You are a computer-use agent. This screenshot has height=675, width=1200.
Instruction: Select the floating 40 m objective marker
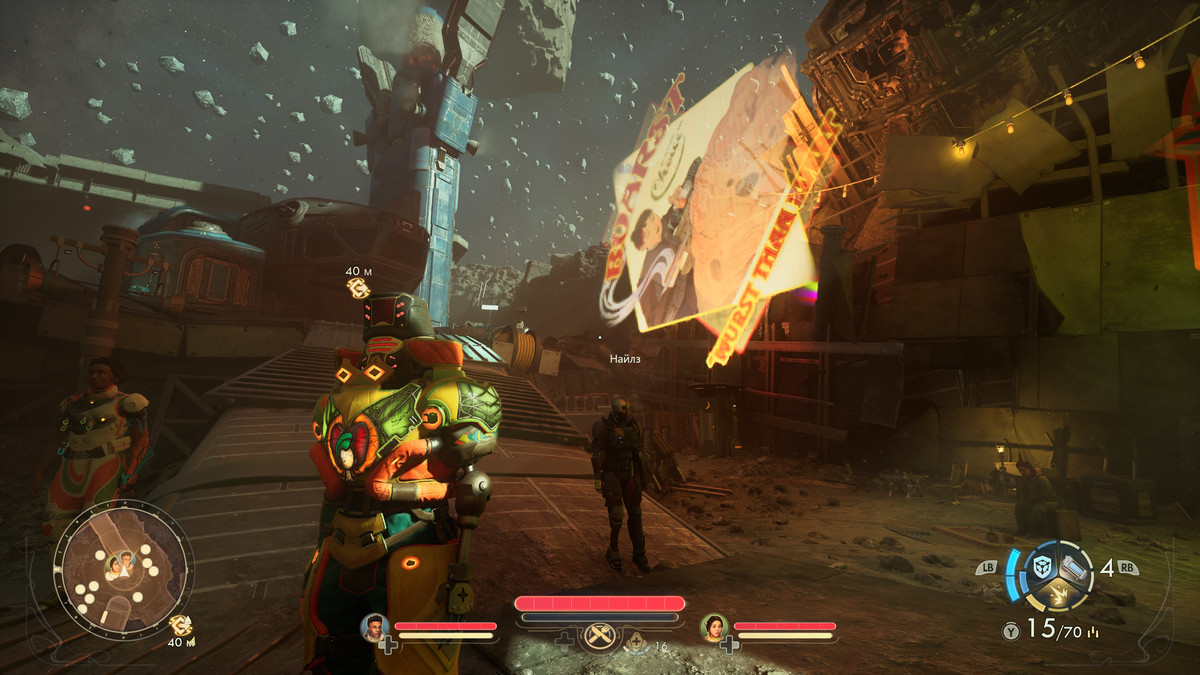357,287
